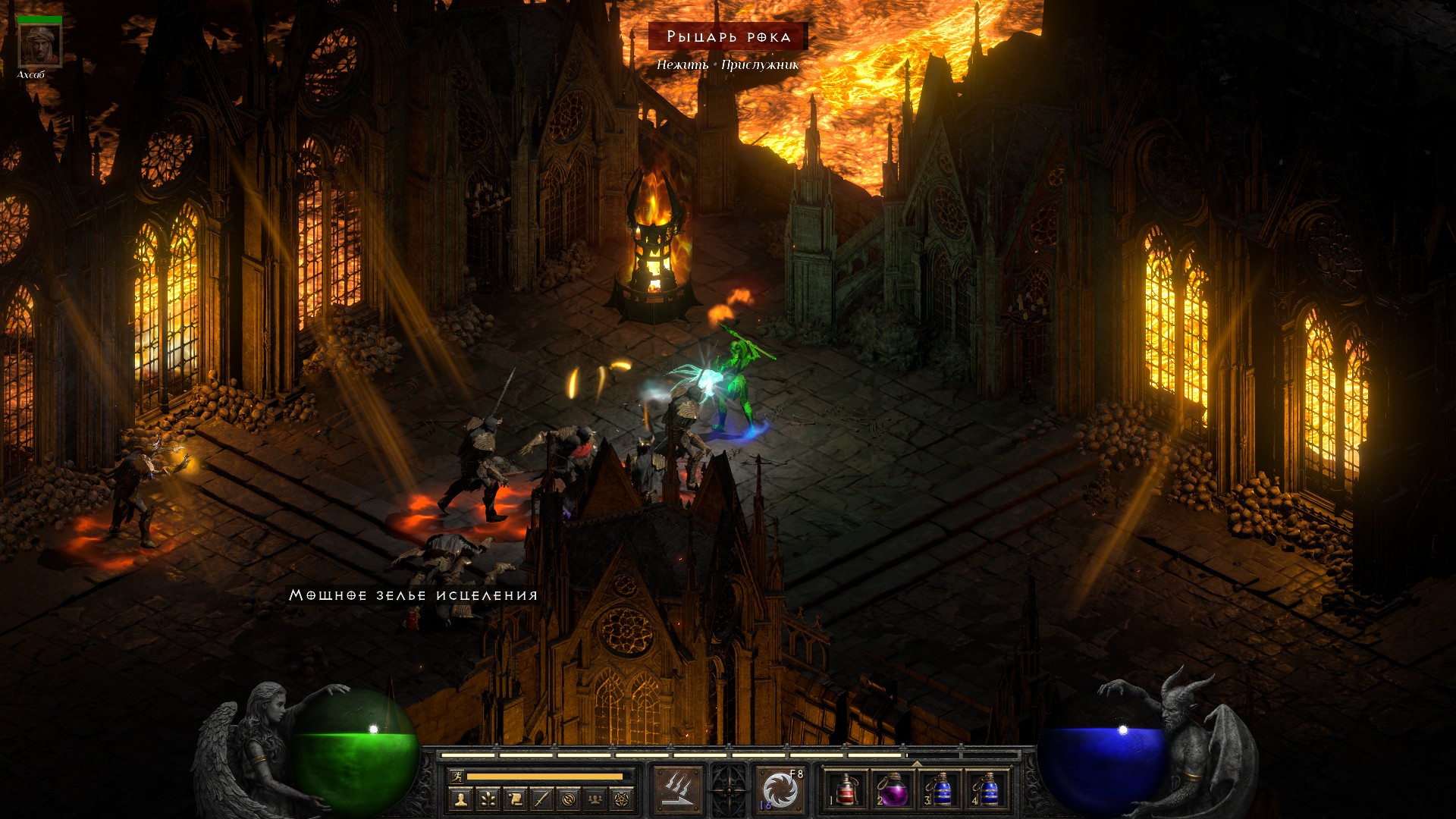Open the quest log scroll button

pos(514,798)
